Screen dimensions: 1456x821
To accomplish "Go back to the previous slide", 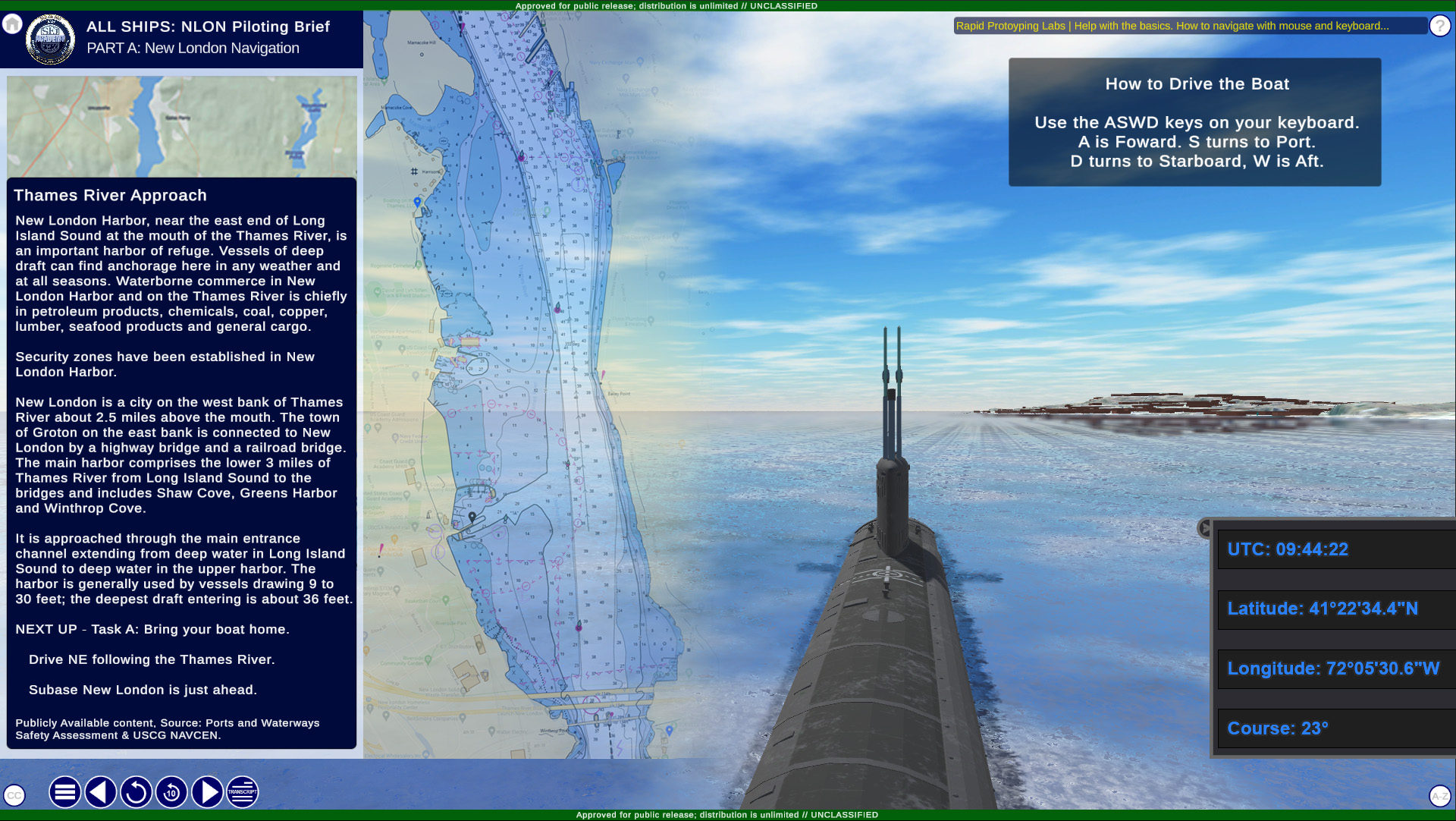I will click(x=100, y=792).
